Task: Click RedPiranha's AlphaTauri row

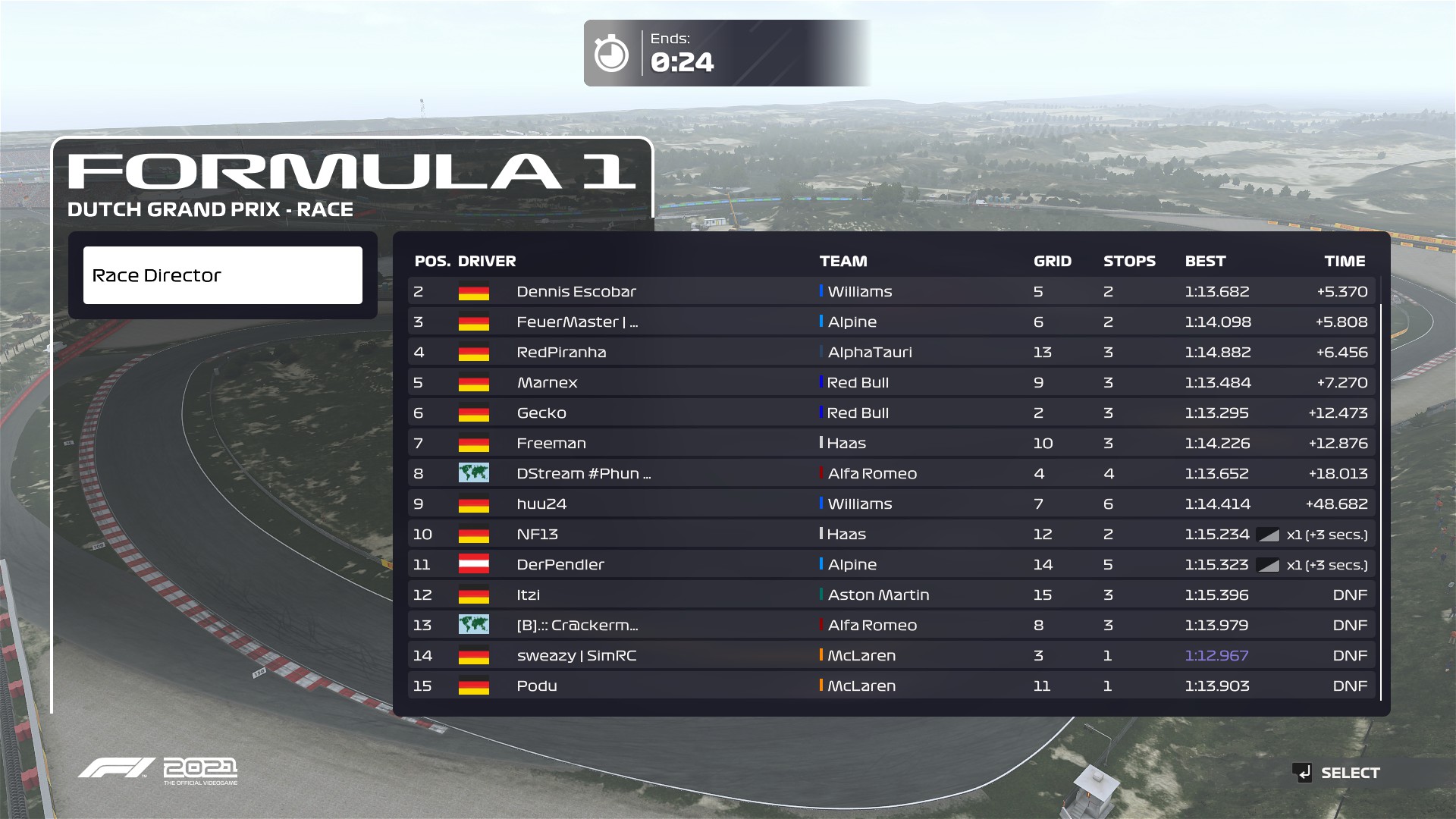Action: click(891, 352)
